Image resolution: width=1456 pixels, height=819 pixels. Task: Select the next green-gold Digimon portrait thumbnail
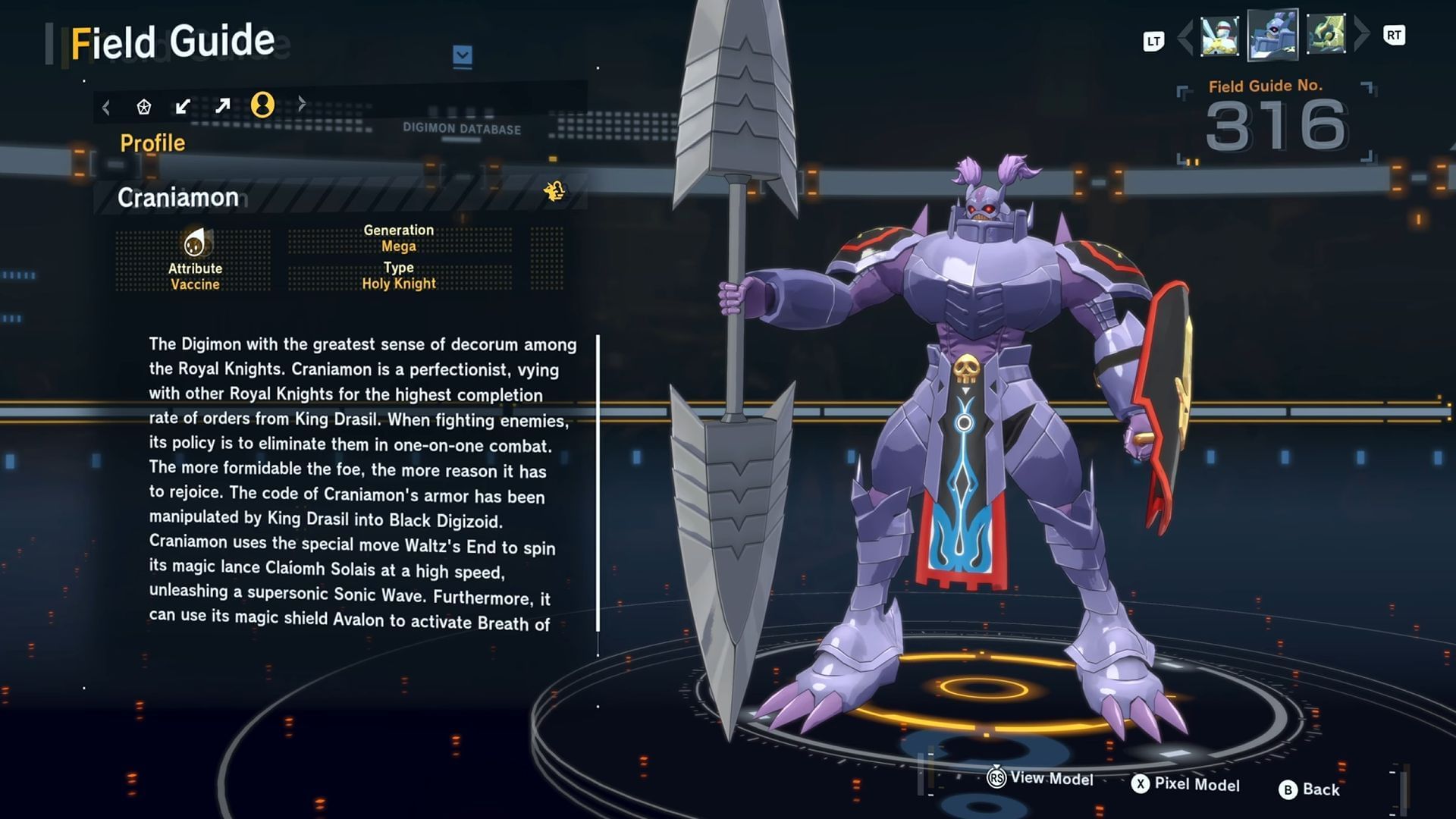(1326, 34)
